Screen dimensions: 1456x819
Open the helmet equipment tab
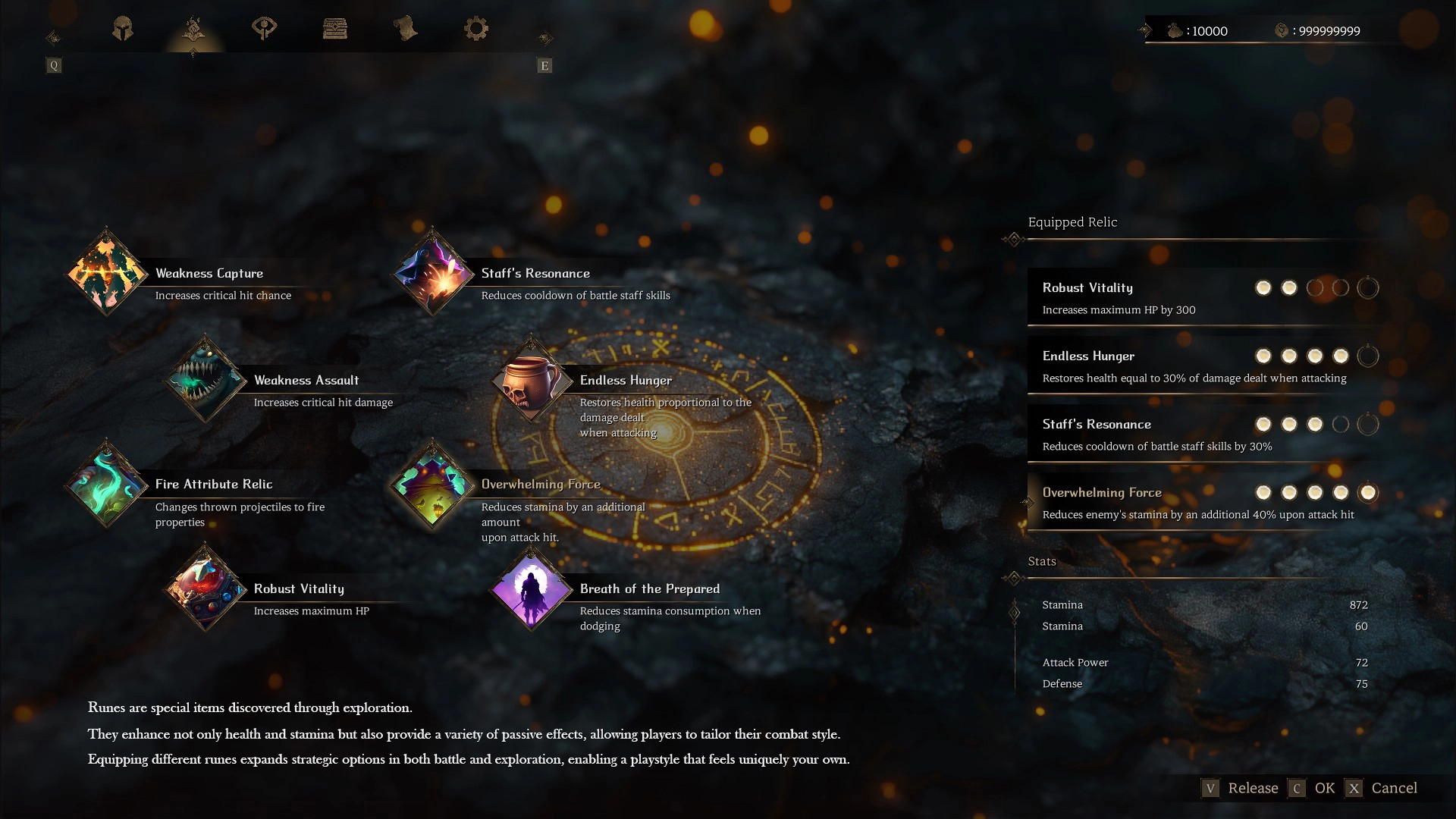pyautogui.click(x=123, y=30)
